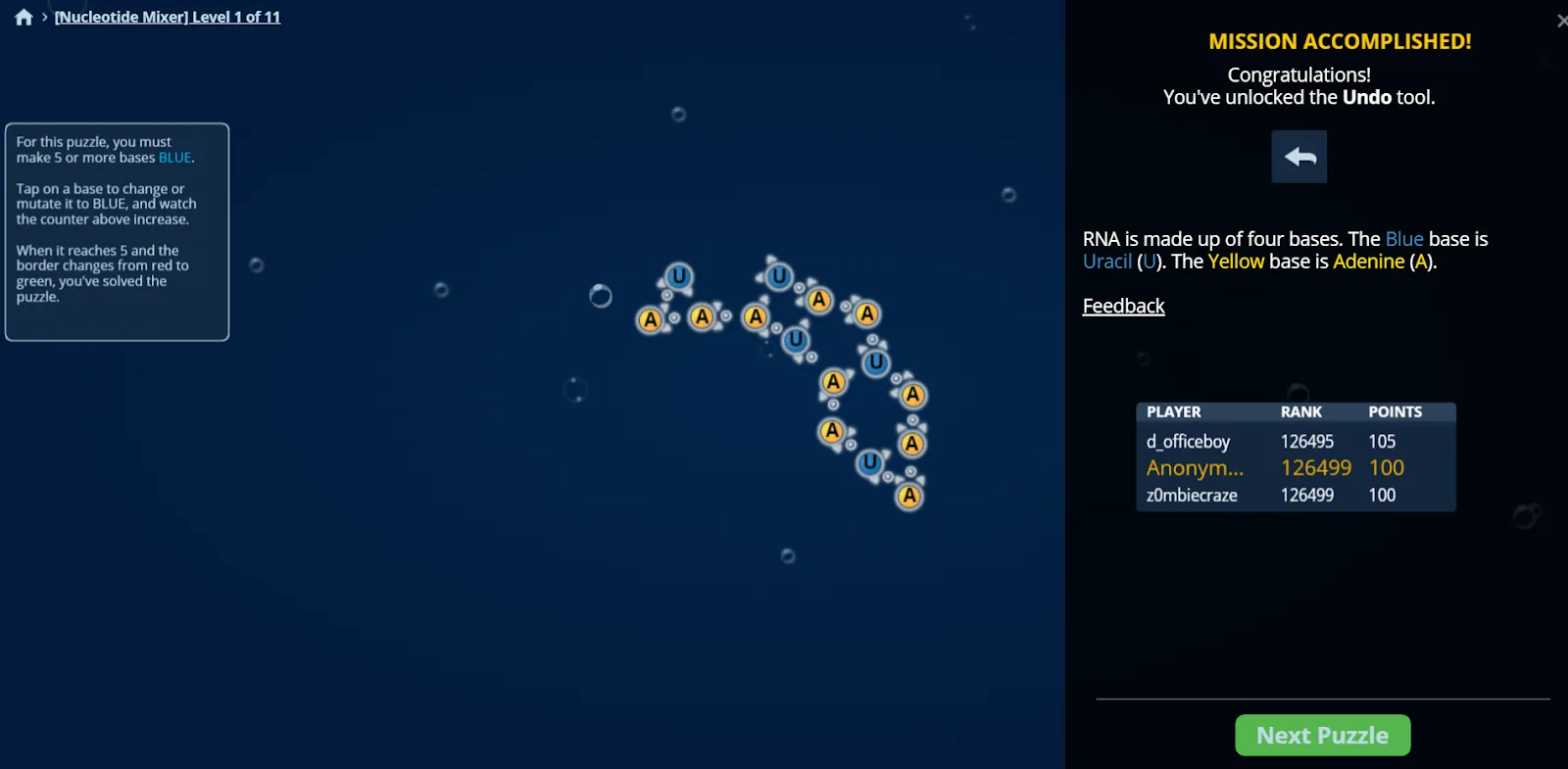This screenshot has height=769, width=1568.
Task: Open the Nucleotide Mixer level link
Action: coord(168,17)
